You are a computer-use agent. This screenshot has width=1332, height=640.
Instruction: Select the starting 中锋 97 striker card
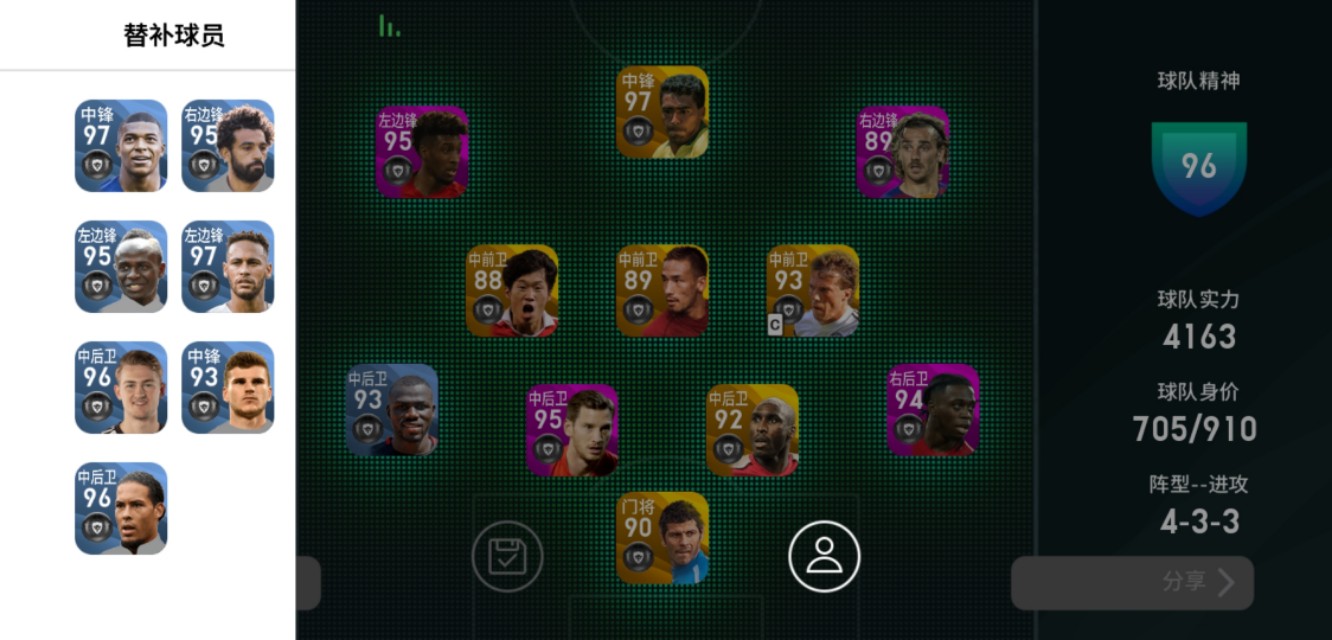click(x=662, y=112)
